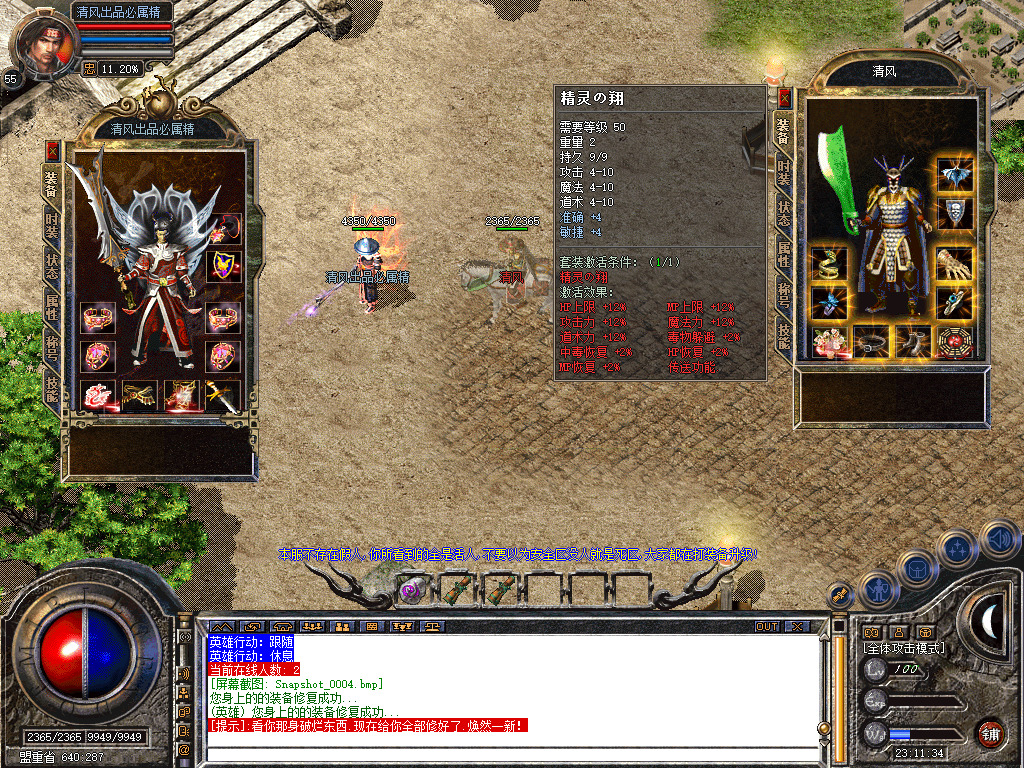Viewport: 1024px width, 768px height.
Task: Select 属性 tab in 清风 hero panel
Action: click(784, 254)
